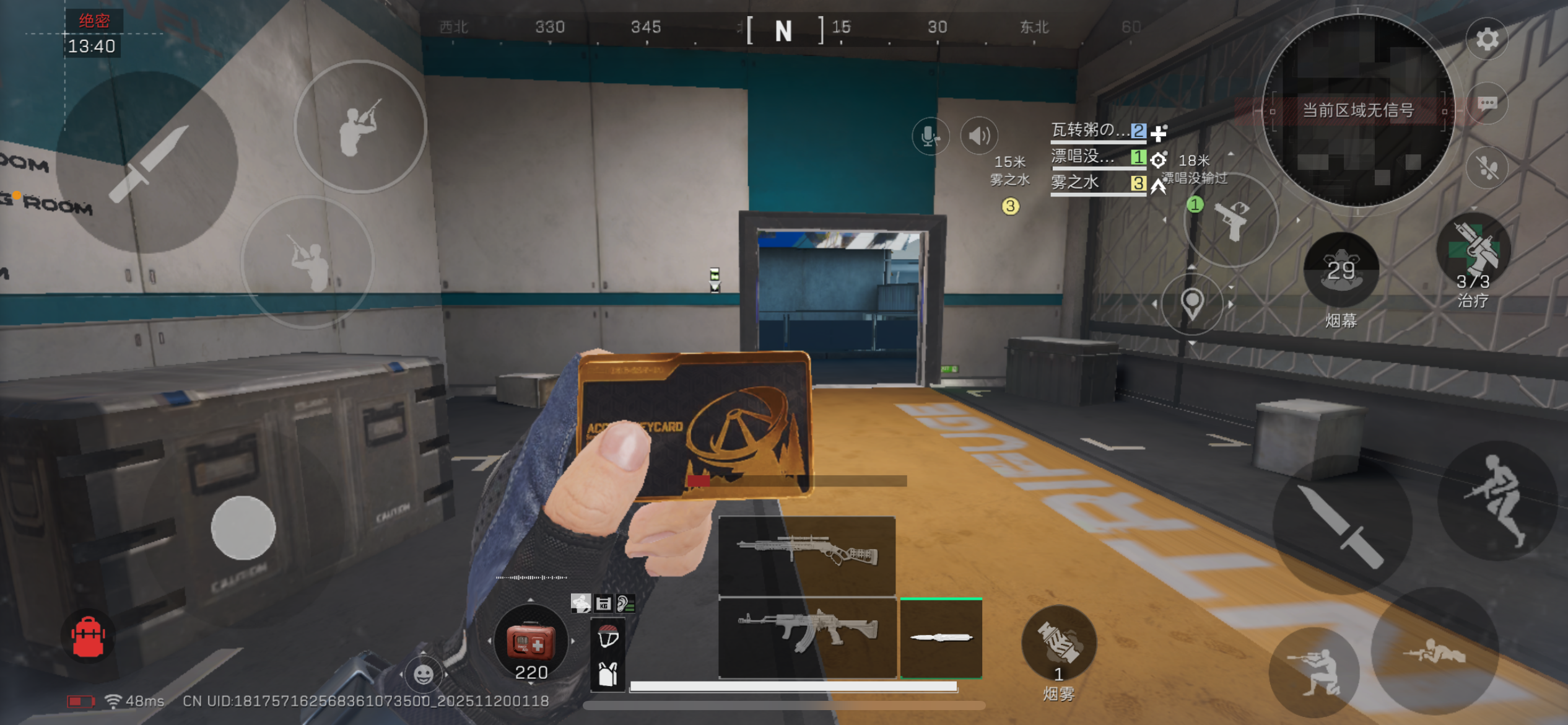1568x725 pixels.
Task: Toggle the speaker voice audio button
Action: point(978,134)
